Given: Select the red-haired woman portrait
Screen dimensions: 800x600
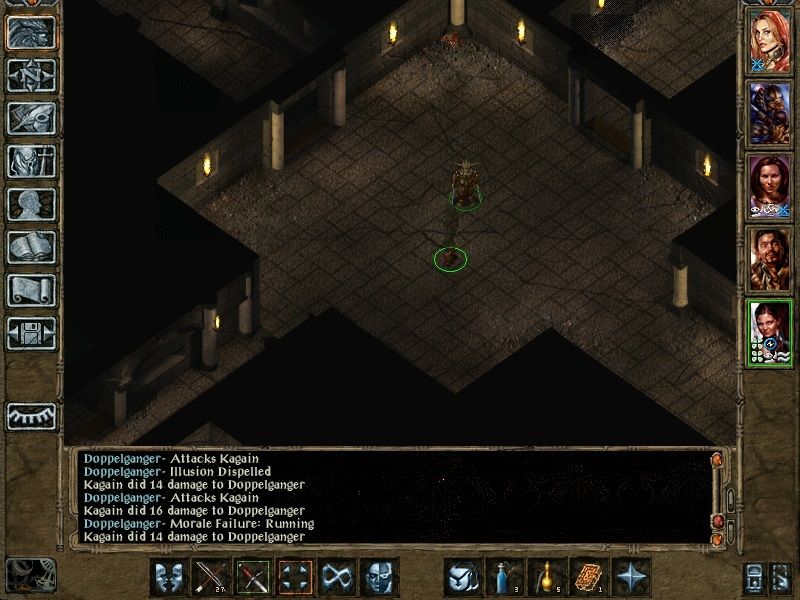Looking at the screenshot, I should [x=770, y=41].
